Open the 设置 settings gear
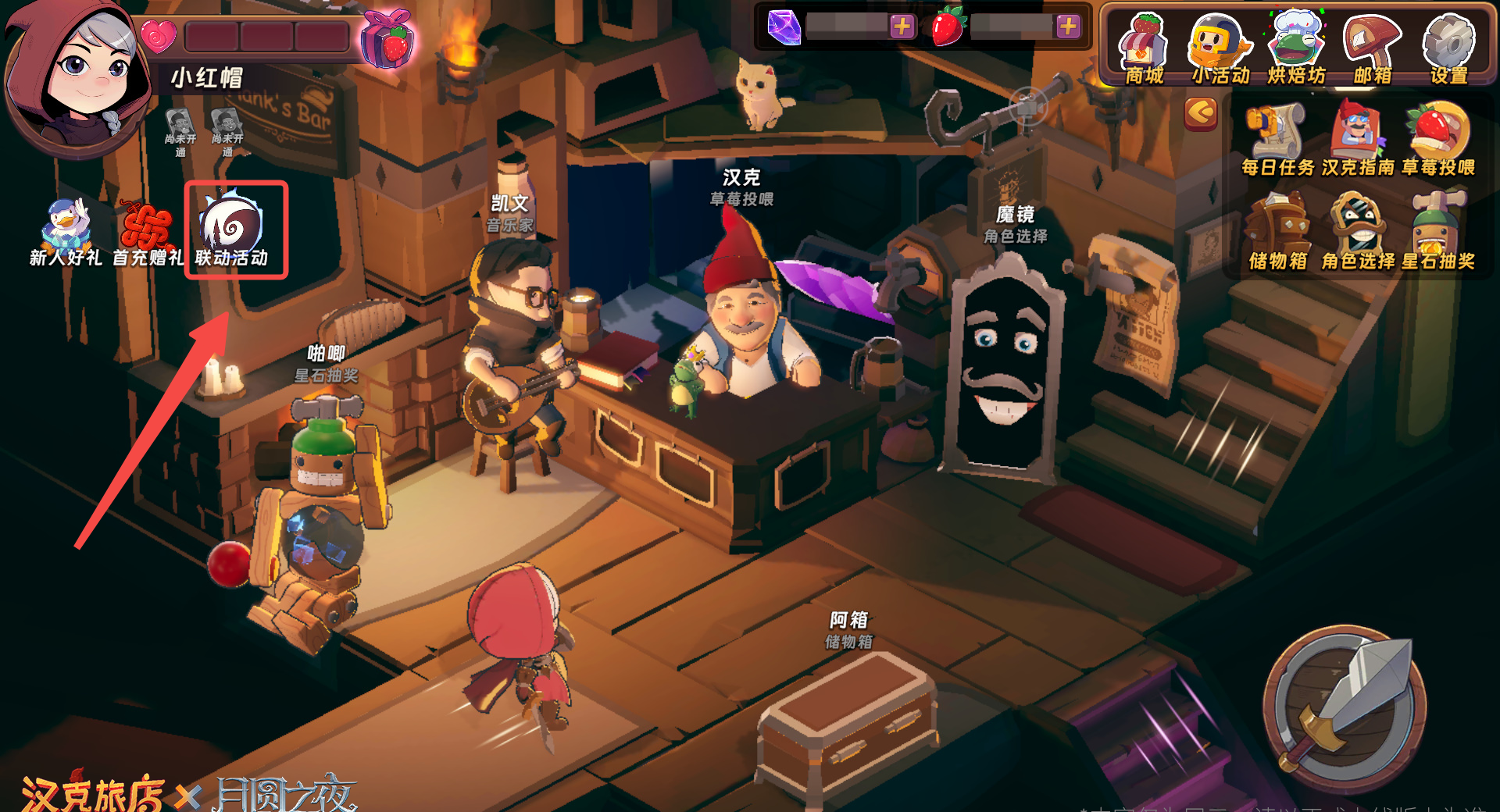 [x=1448, y=48]
